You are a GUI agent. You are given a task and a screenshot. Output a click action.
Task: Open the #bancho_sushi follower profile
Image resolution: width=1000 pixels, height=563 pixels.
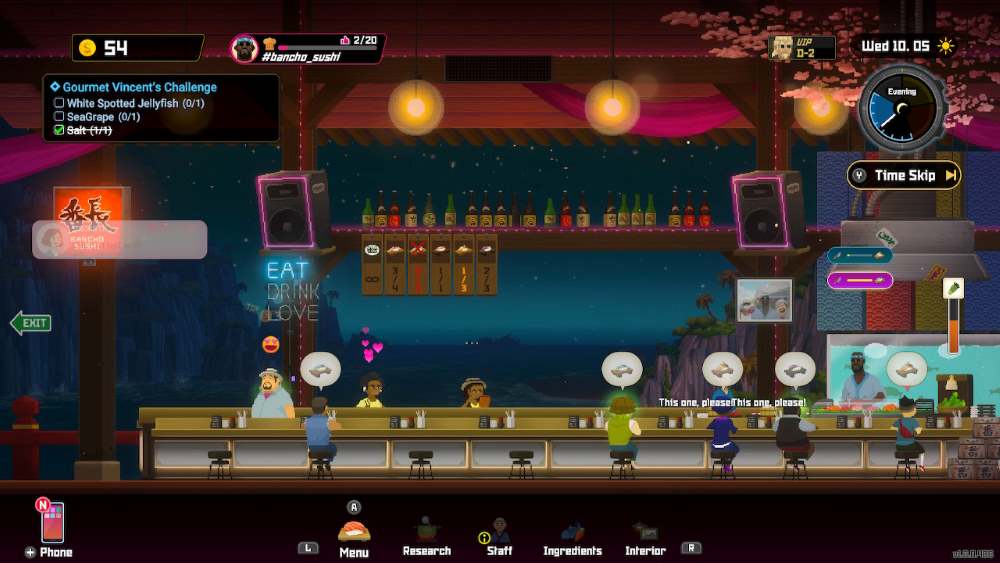click(x=308, y=48)
